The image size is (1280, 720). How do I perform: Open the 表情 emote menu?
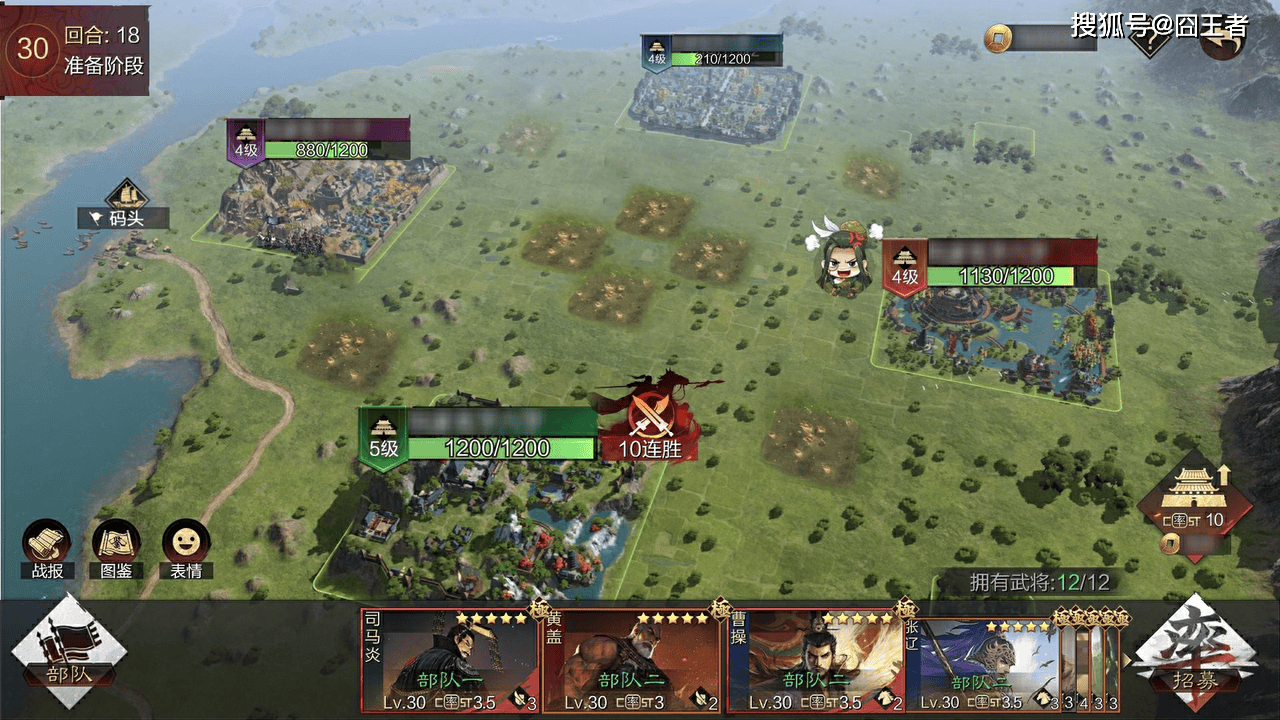click(186, 547)
